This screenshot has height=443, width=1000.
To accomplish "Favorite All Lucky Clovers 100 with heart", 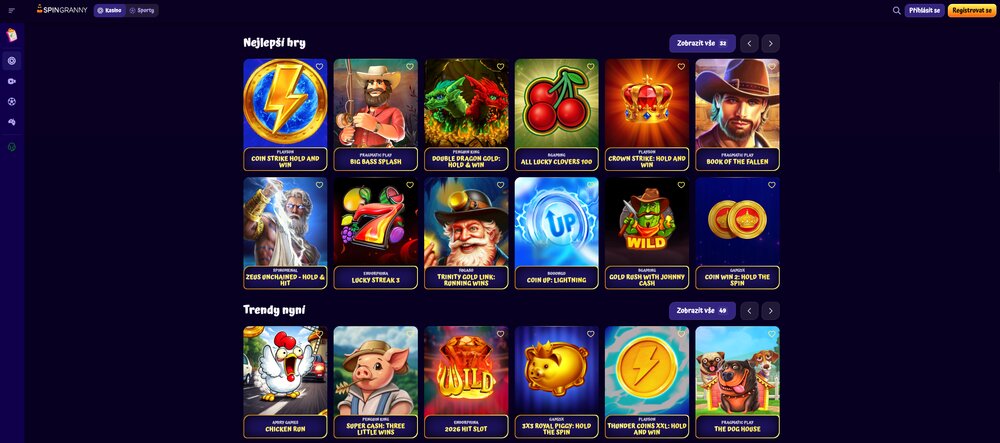I will [590, 67].
